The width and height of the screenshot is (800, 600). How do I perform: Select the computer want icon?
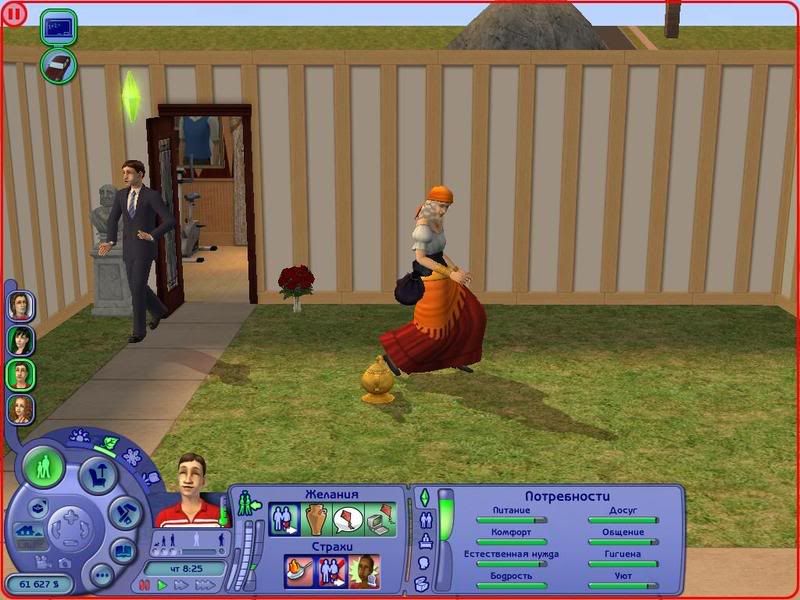(380, 519)
